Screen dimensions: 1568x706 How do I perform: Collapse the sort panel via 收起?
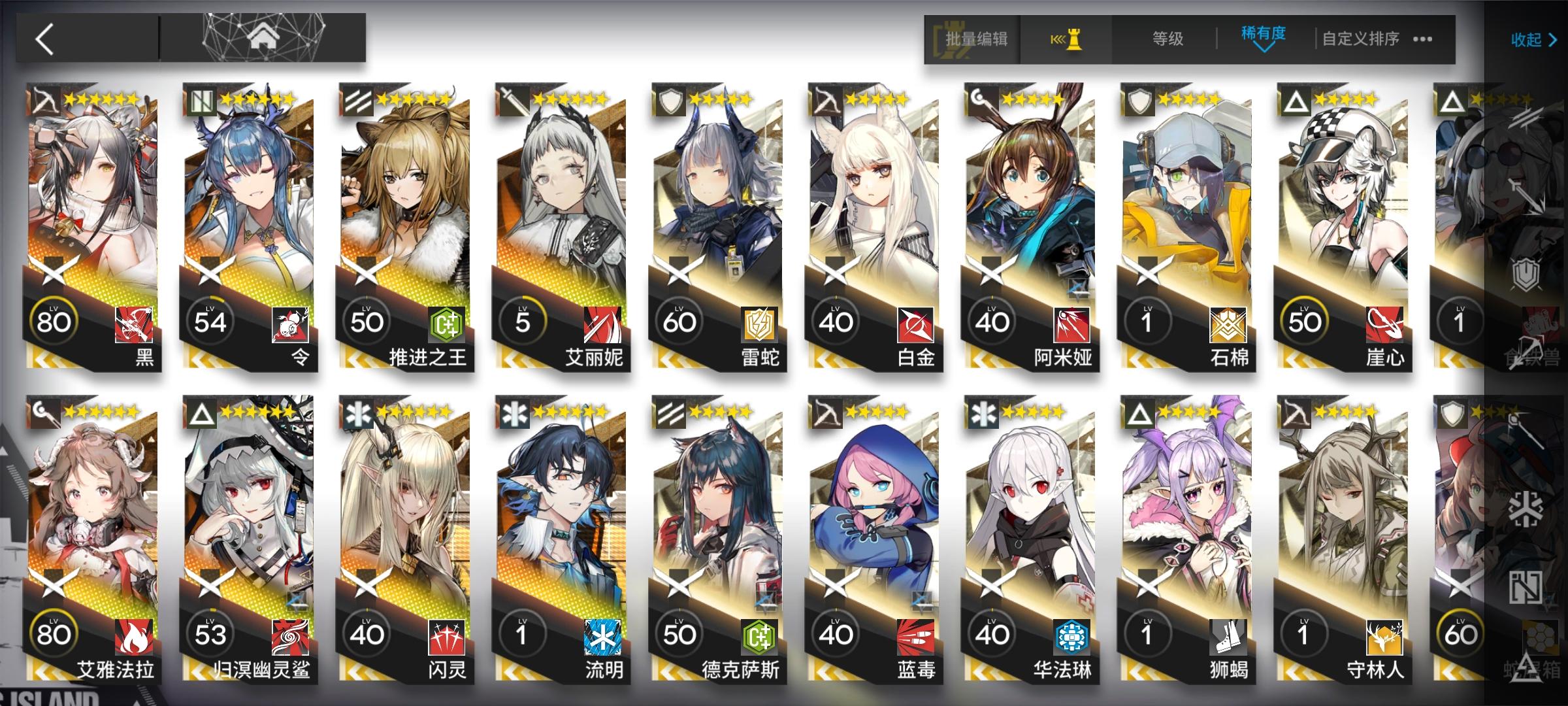[x=1527, y=41]
